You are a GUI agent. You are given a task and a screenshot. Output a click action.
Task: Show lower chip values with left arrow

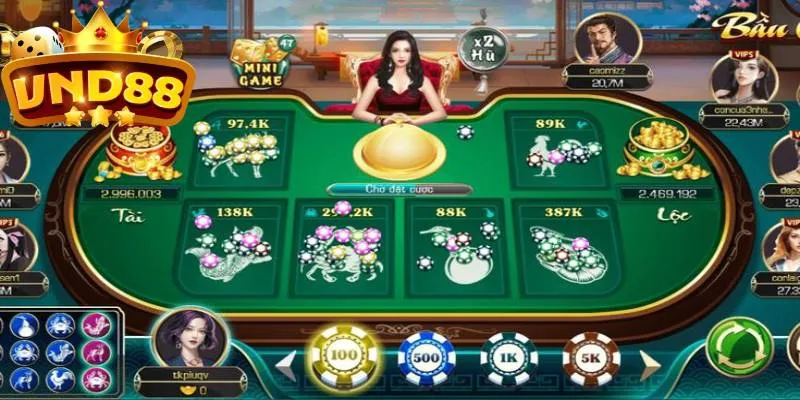[x=287, y=360]
